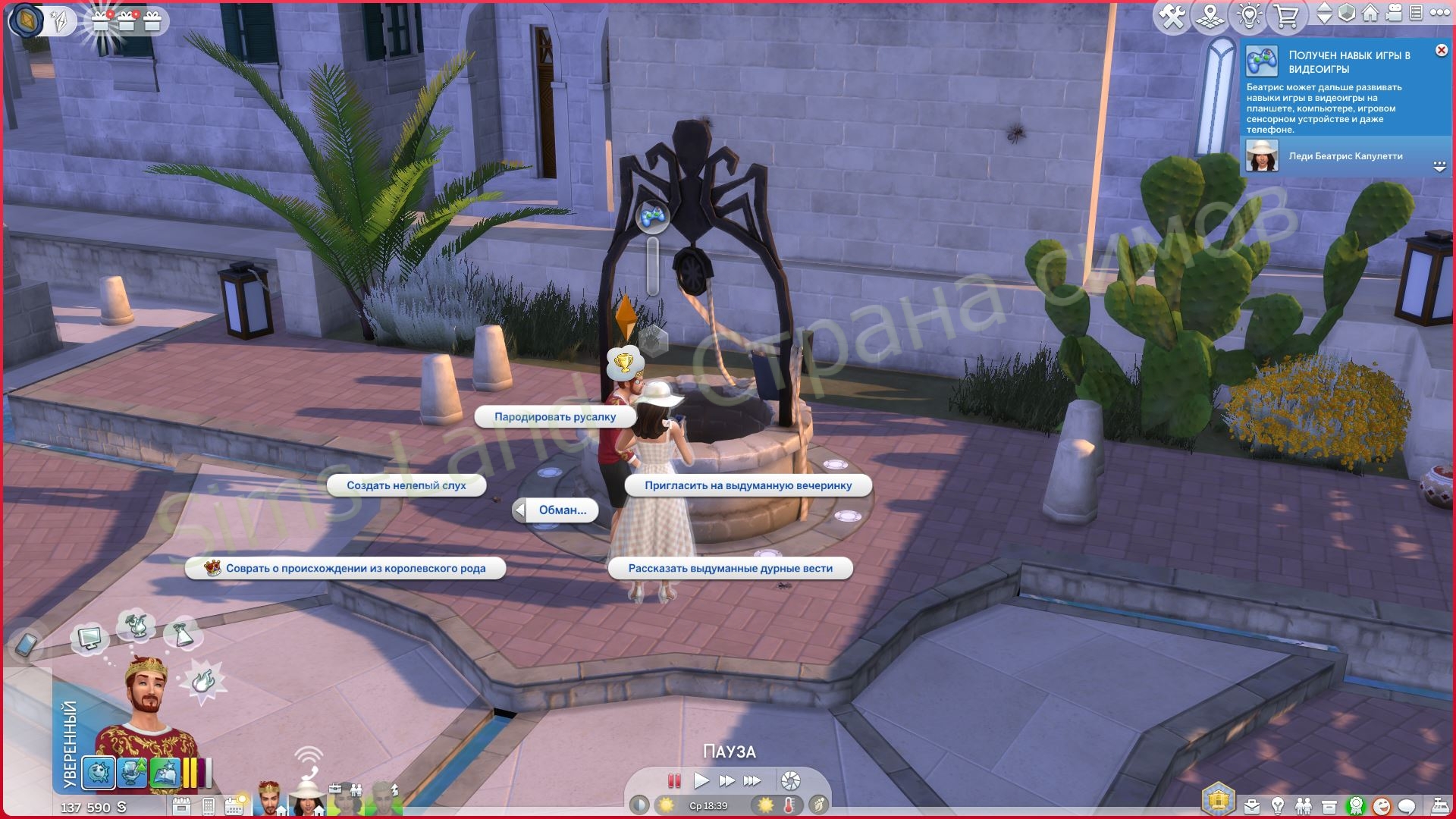Click the pause button in time controls

pyautogui.click(x=674, y=780)
